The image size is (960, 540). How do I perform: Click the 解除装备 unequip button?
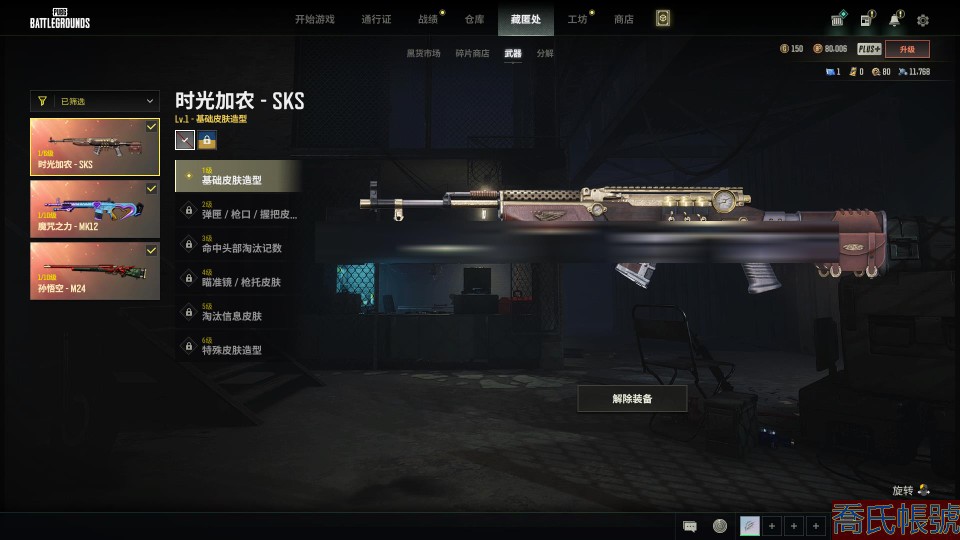click(x=632, y=399)
